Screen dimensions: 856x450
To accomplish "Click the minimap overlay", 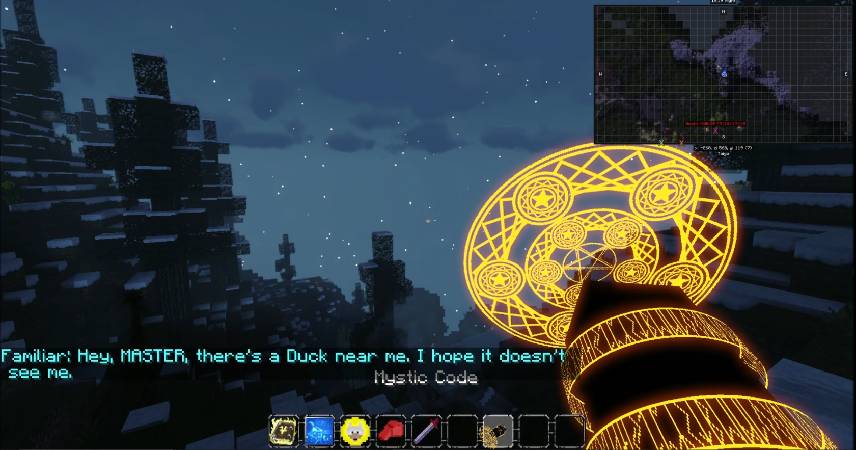I will click(x=721, y=74).
